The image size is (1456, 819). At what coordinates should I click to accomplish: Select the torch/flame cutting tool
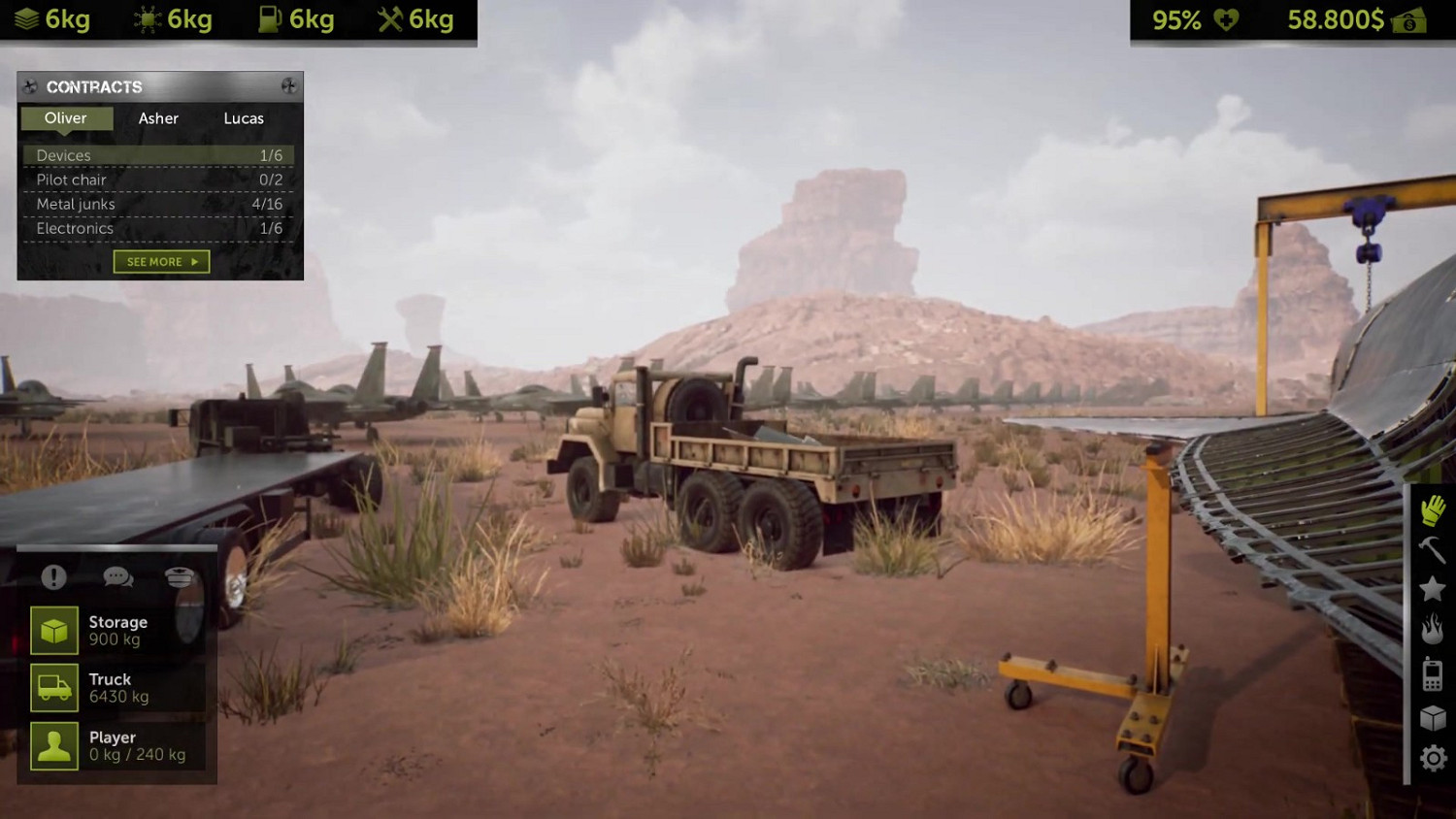coord(1432,631)
